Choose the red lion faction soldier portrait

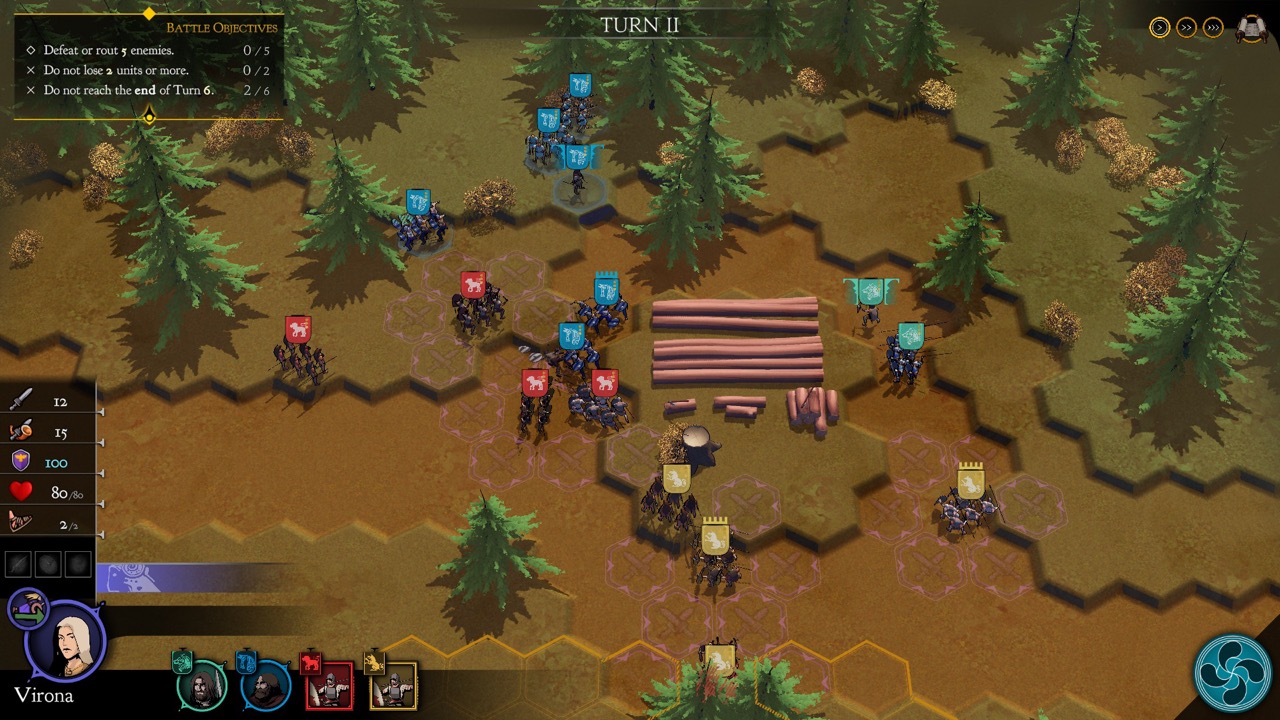(328, 685)
